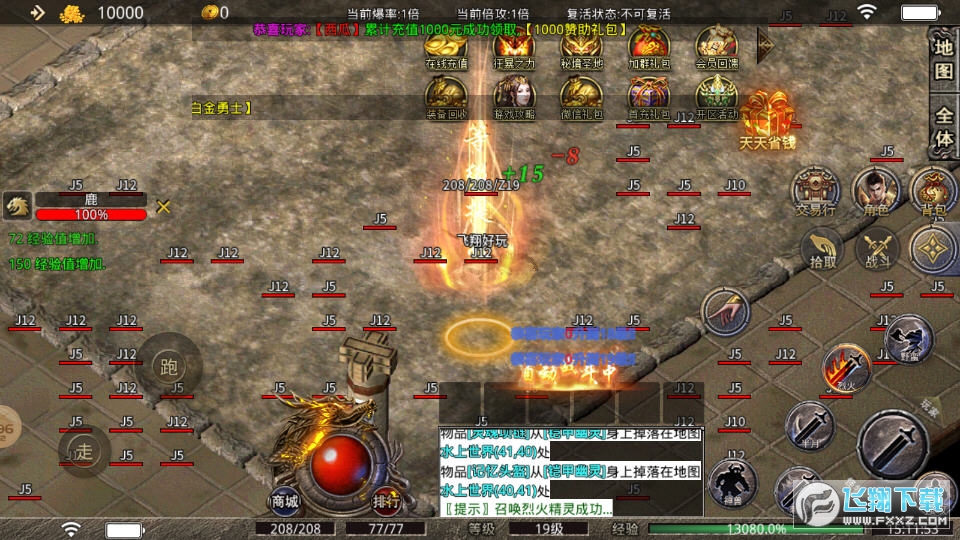
Task: Dismiss the 鹿 target frame with yellow X
Action: click(163, 206)
